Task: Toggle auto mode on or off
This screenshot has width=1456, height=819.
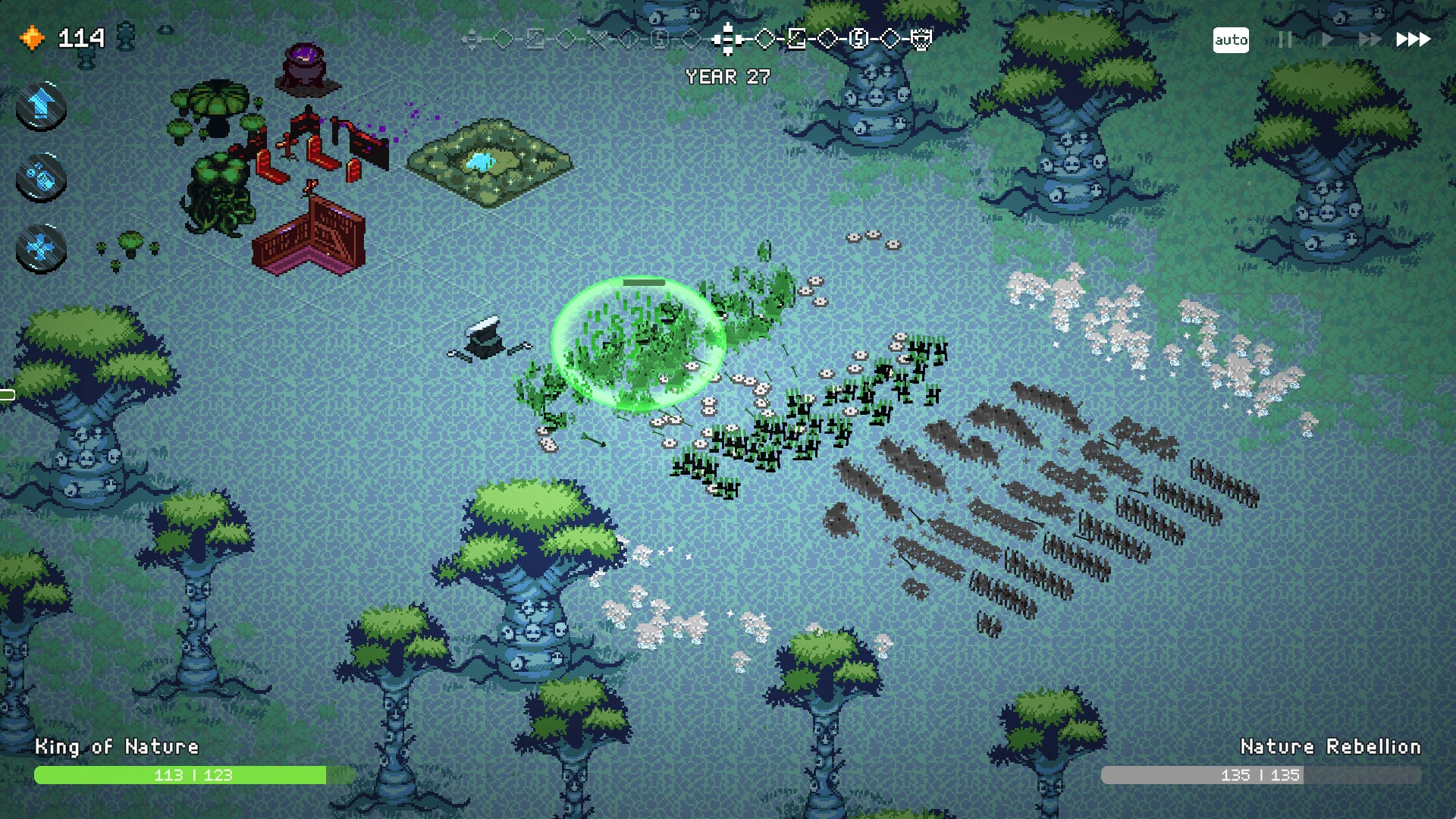Action: [x=1232, y=39]
